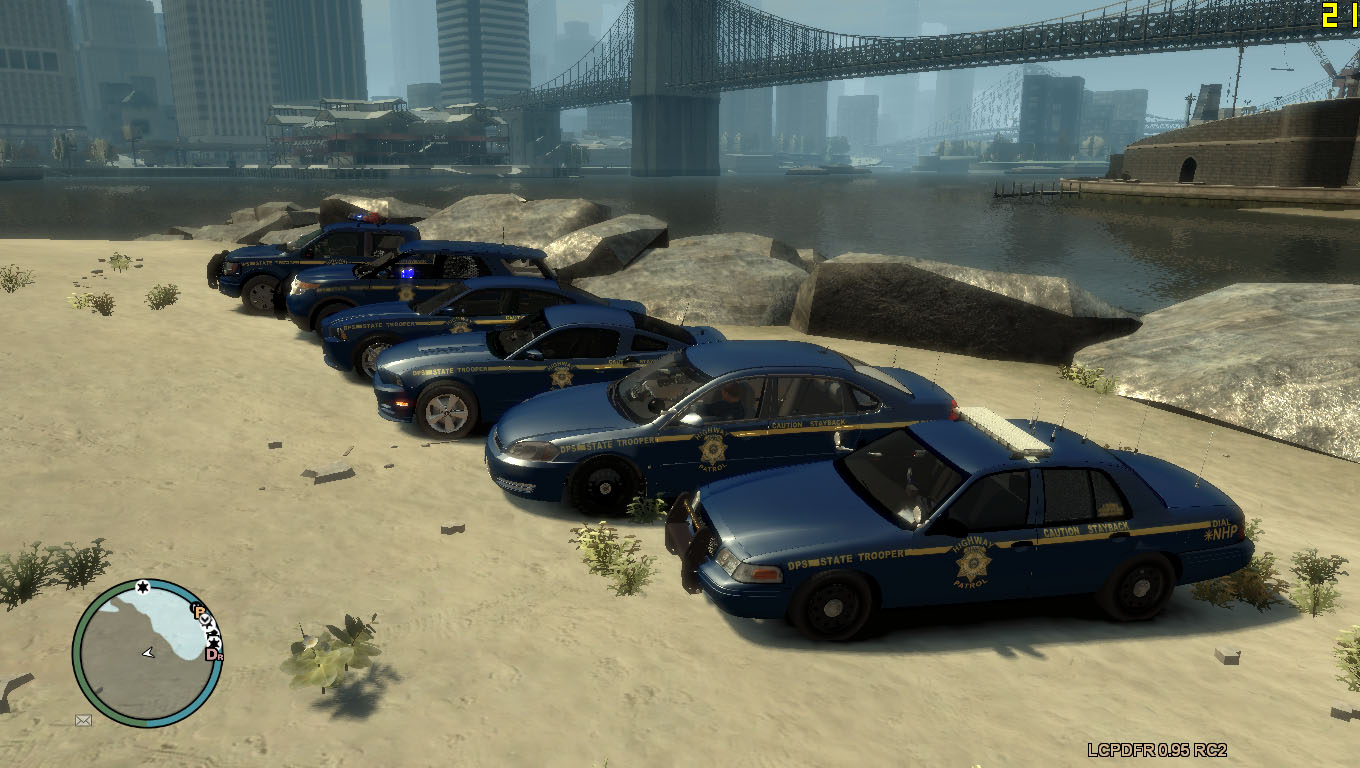
Task: Click the white player arrow on the radar
Action: [148, 652]
